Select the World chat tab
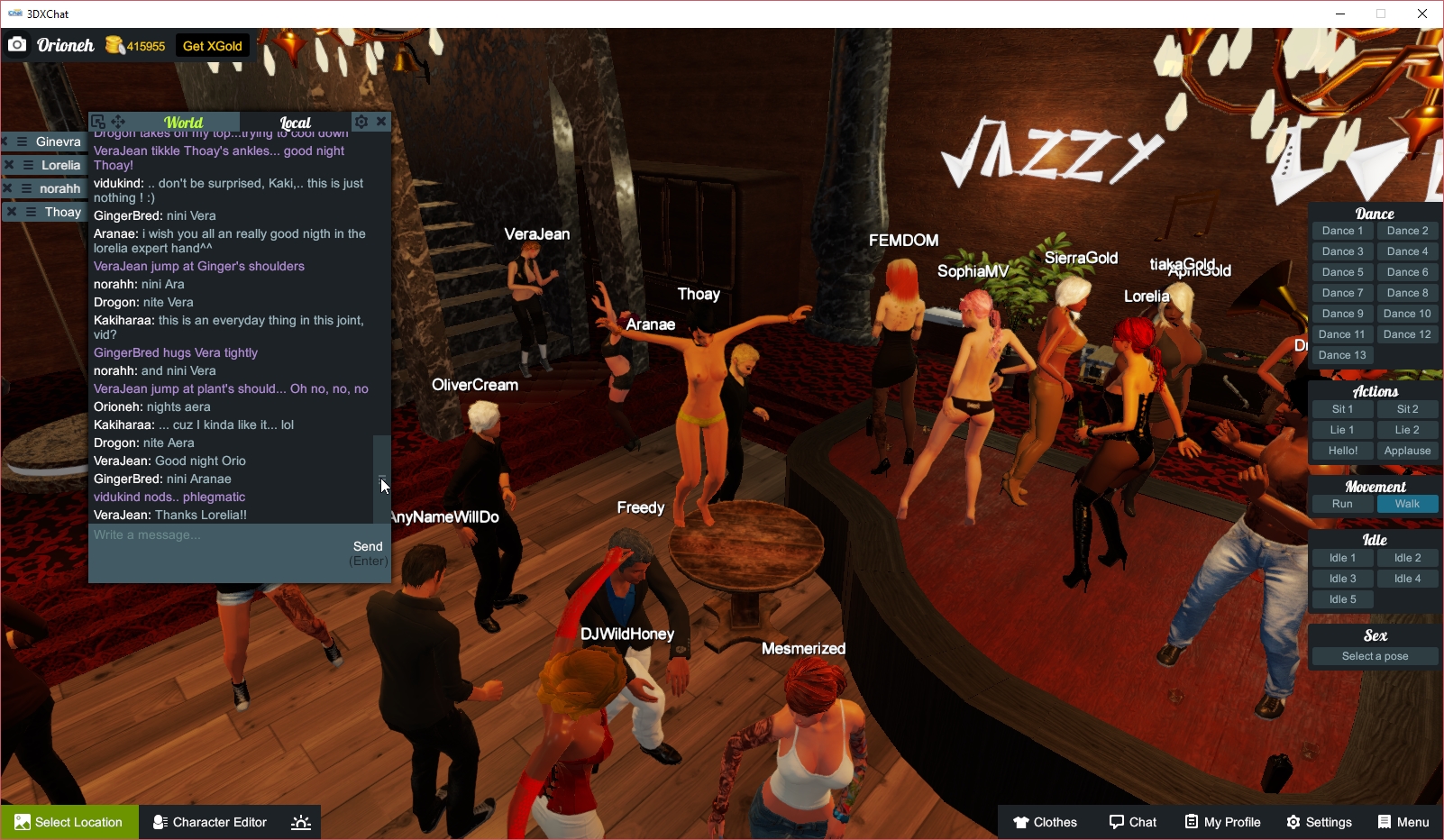 (182, 122)
